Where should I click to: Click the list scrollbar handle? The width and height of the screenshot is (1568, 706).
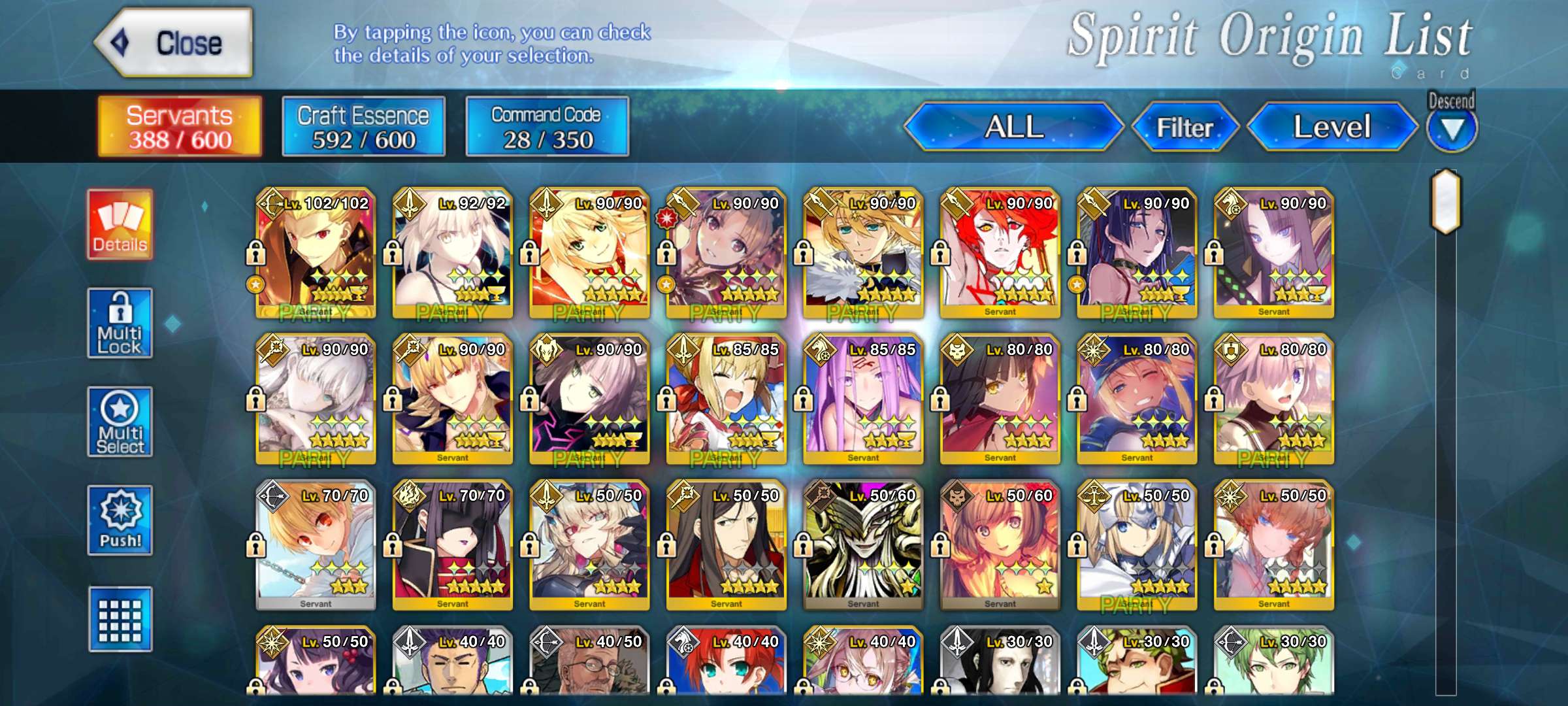(x=1446, y=201)
